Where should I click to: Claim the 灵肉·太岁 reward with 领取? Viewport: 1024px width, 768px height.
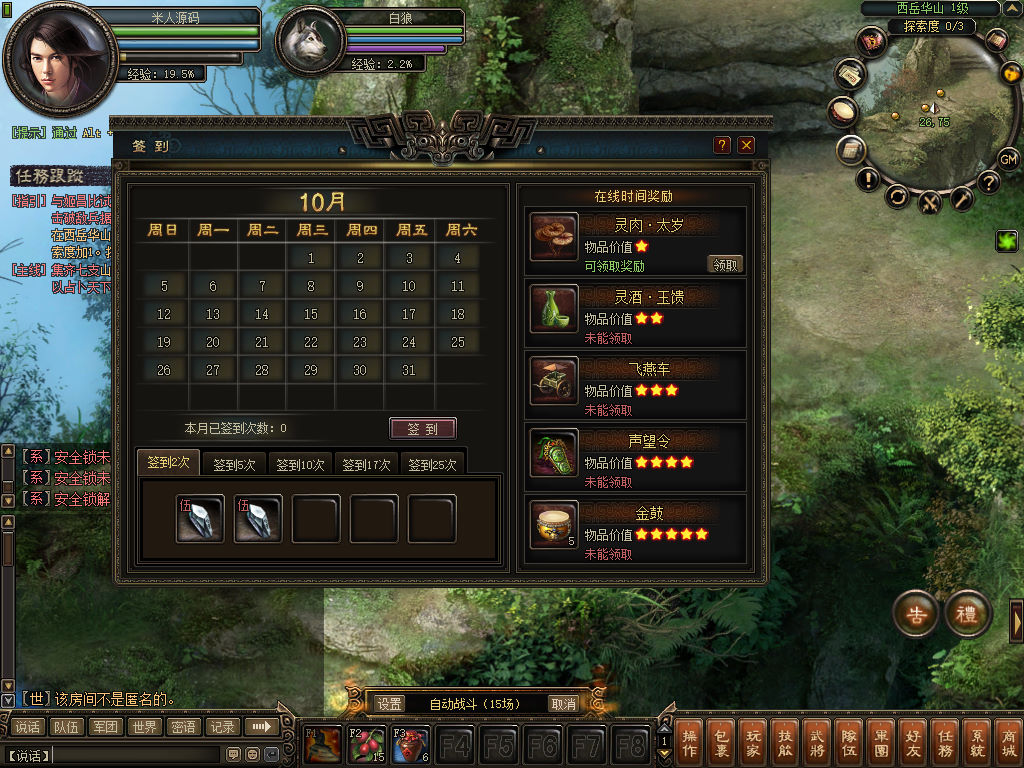click(x=725, y=265)
